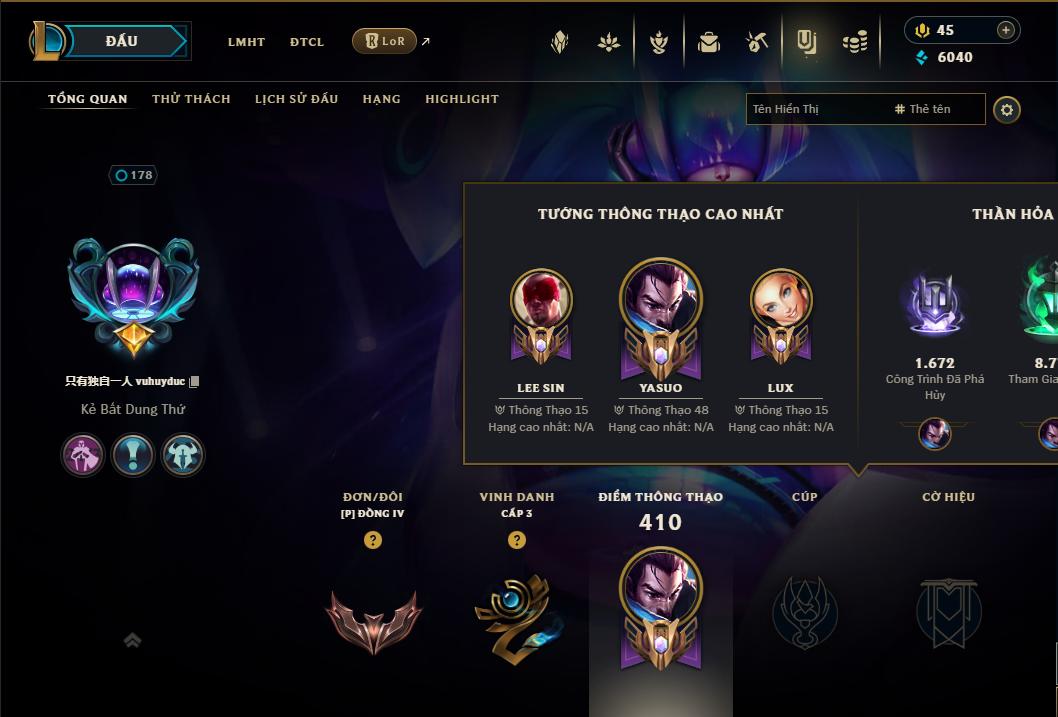Open the LoR launcher link
Image resolution: width=1058 pixels, height=717 pixels.
point(385,41)
